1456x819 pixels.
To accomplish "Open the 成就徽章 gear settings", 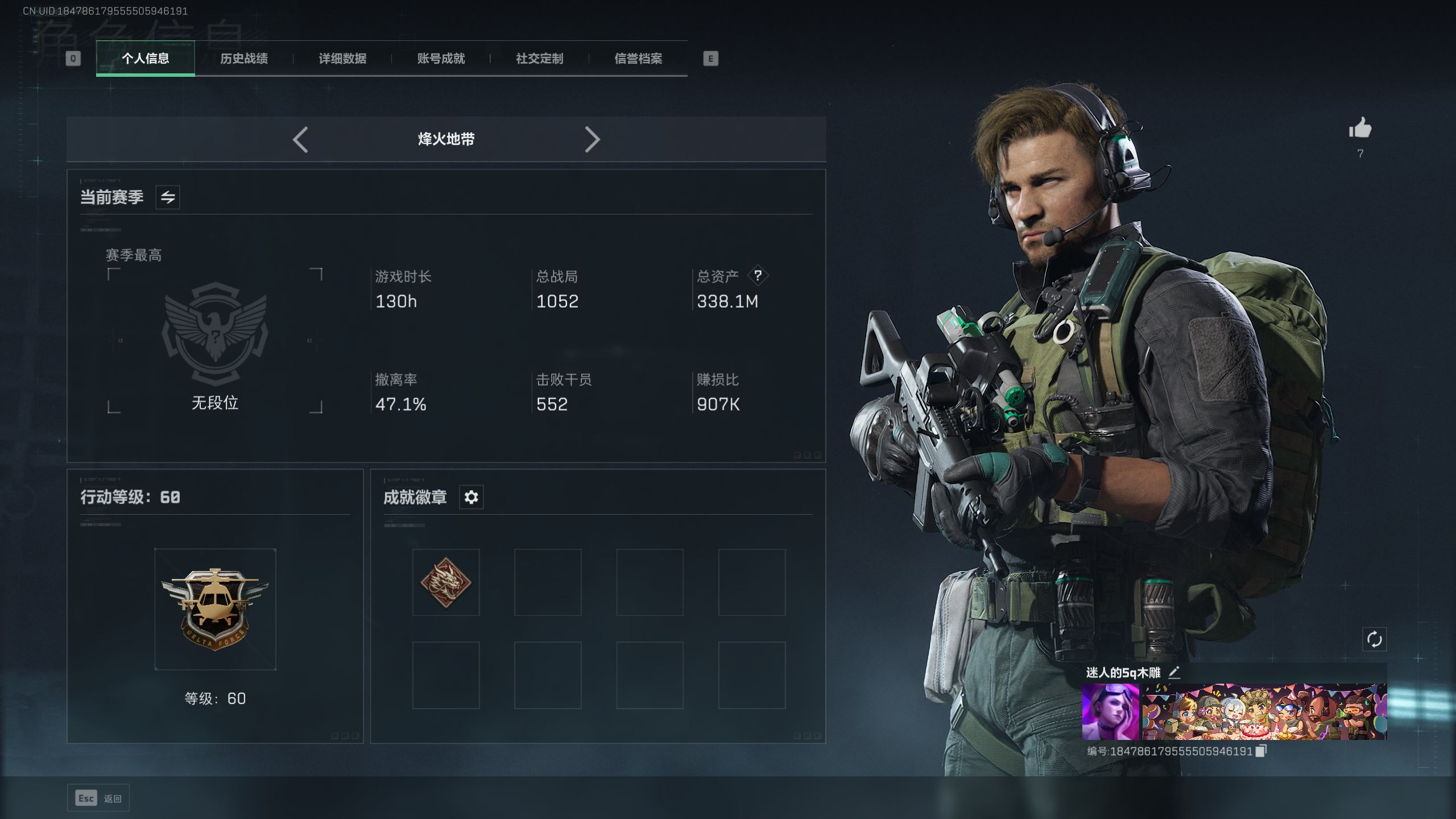I will pos(471,497).
